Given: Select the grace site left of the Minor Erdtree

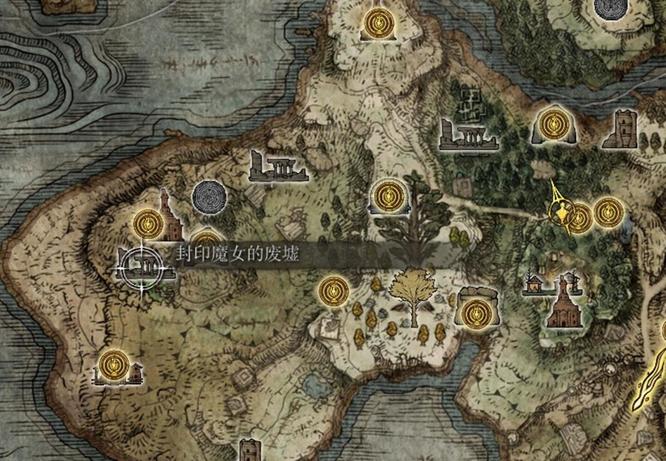Looking at the screenshot, I should (332, 291).
